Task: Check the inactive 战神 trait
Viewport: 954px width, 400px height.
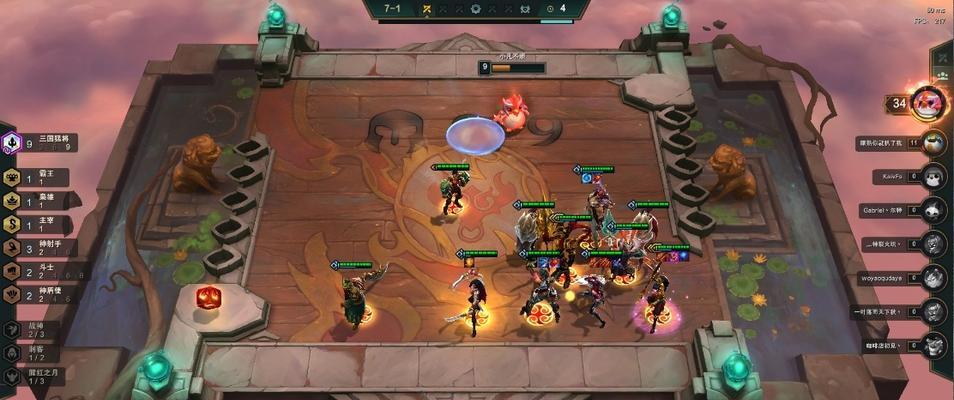Action: 30,329
